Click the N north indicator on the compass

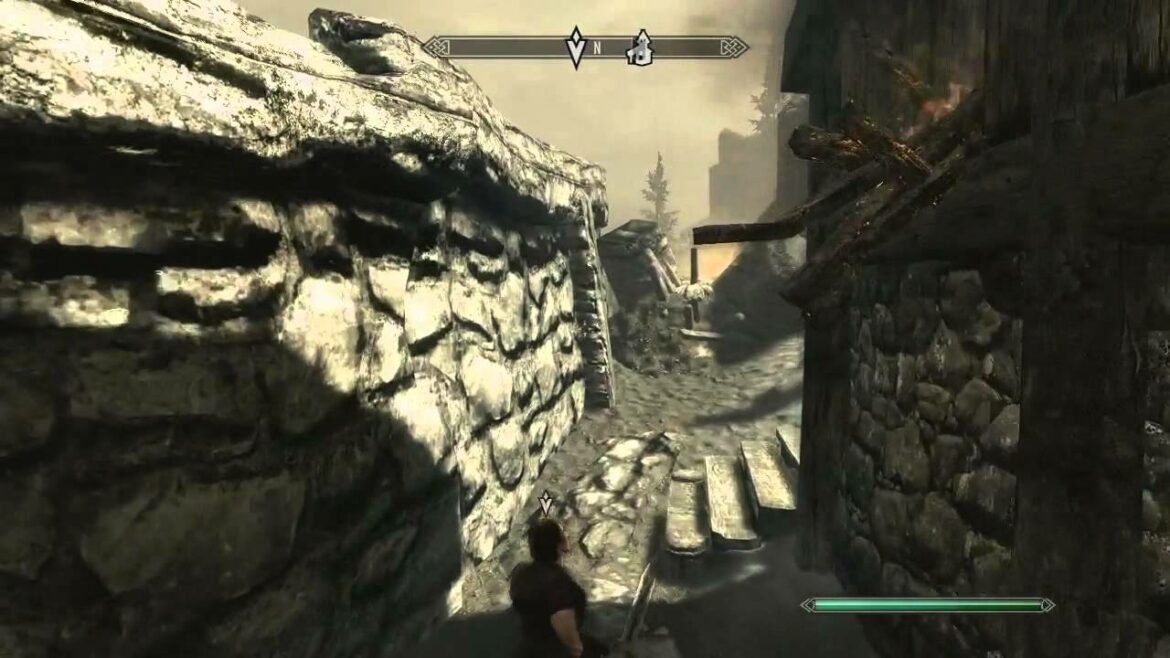point(597,47)
